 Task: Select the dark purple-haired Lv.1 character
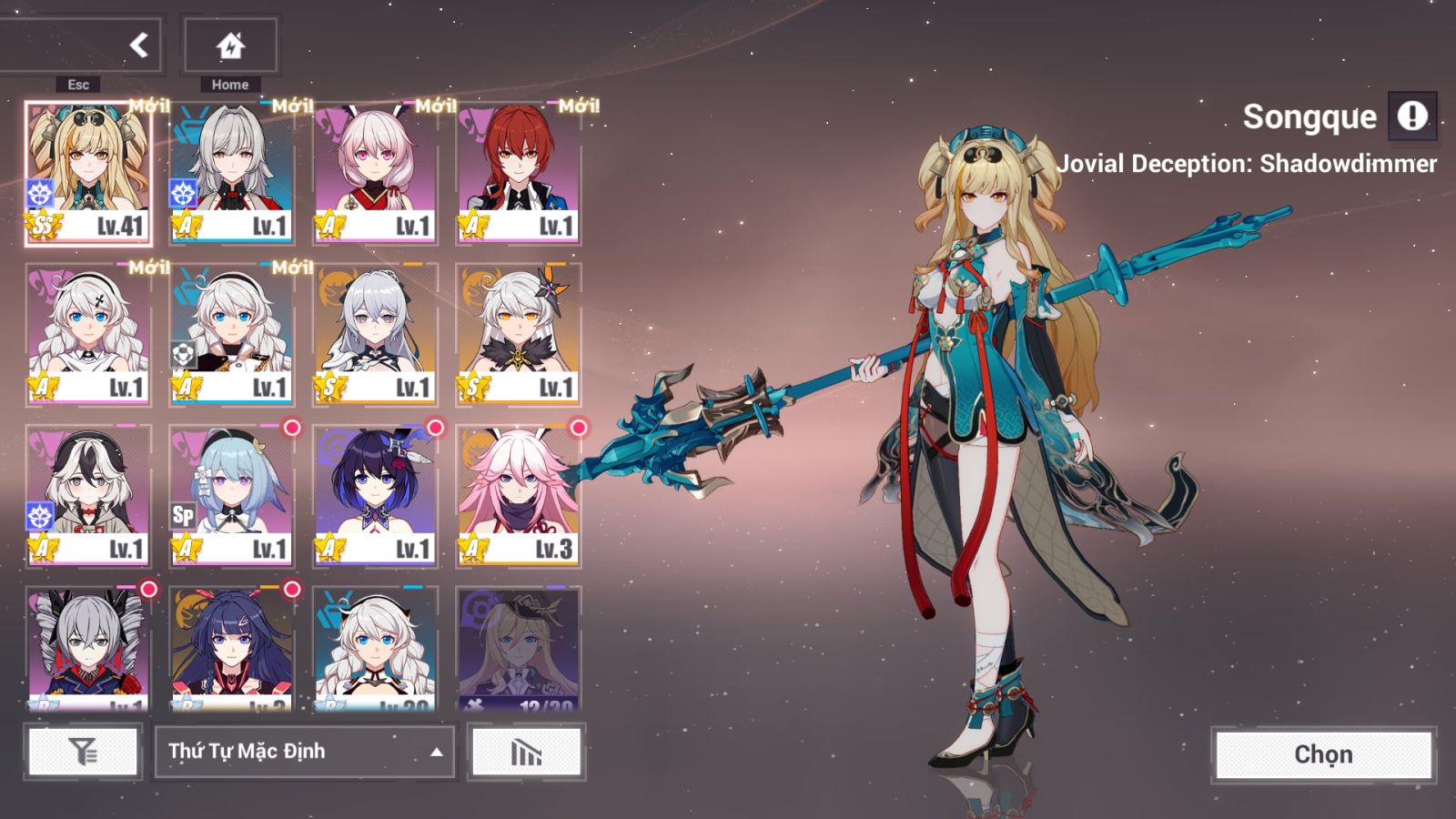[x=375, y=496]
